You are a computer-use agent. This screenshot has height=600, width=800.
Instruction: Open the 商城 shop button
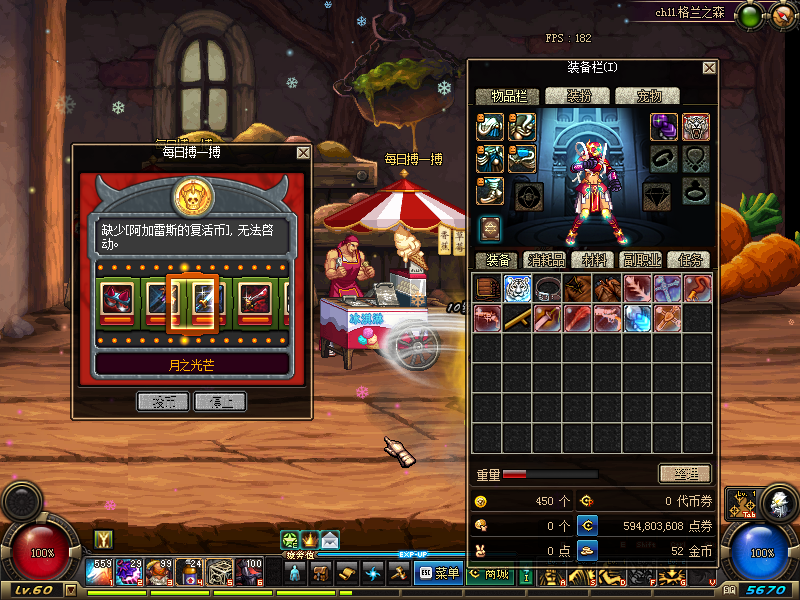(488, 573)
